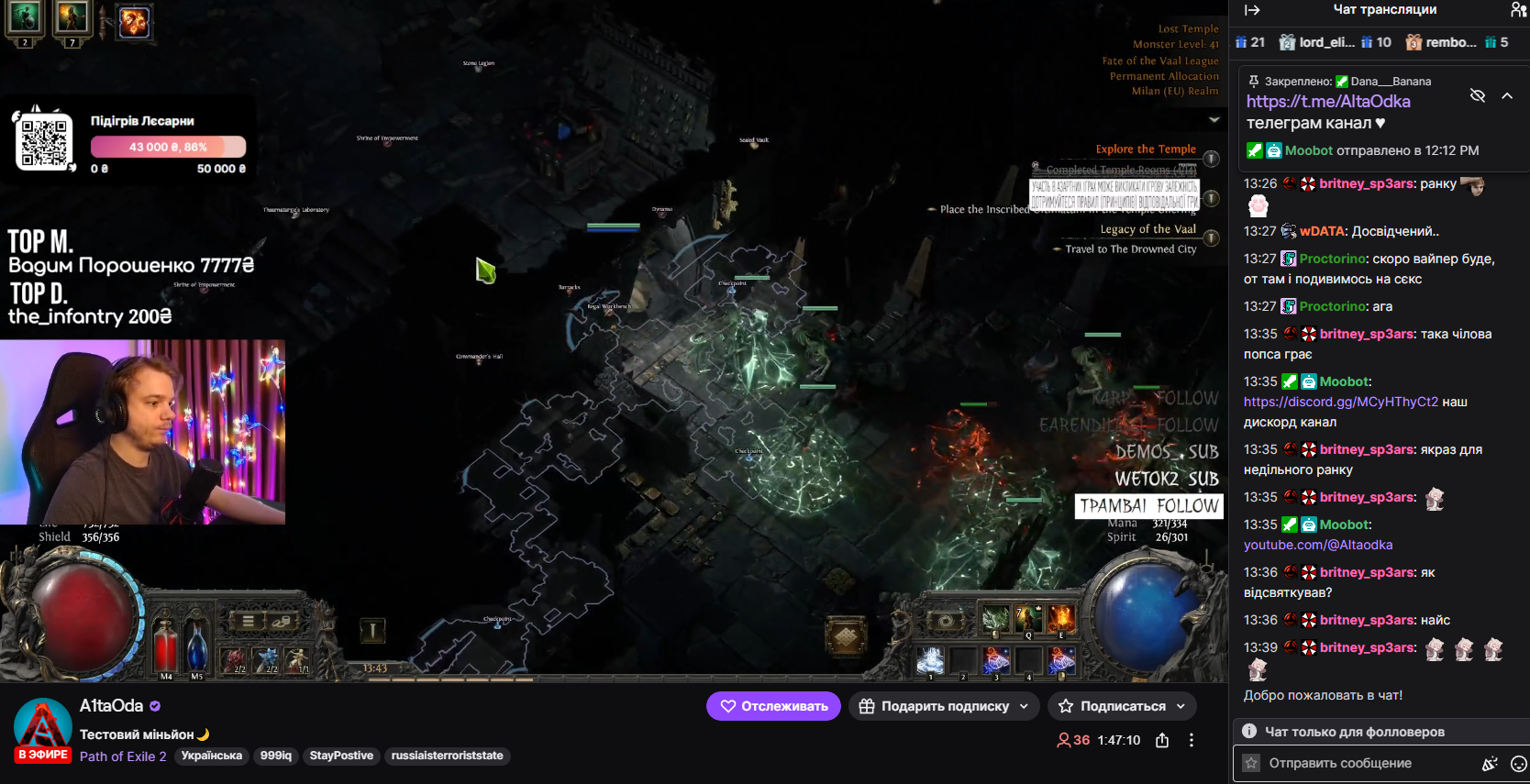This screenshot has width=1530, height=784.
Task: Cast the white frost skill in slot 1
Action: [931, 659]
